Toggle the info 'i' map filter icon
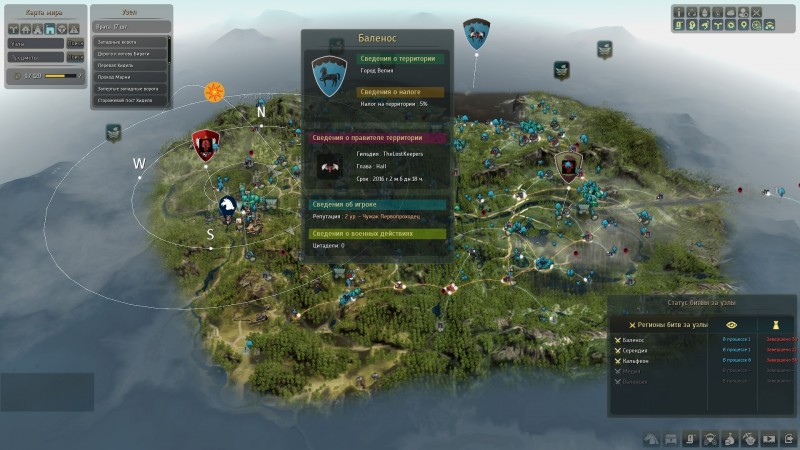 click(x=680, y=13)
